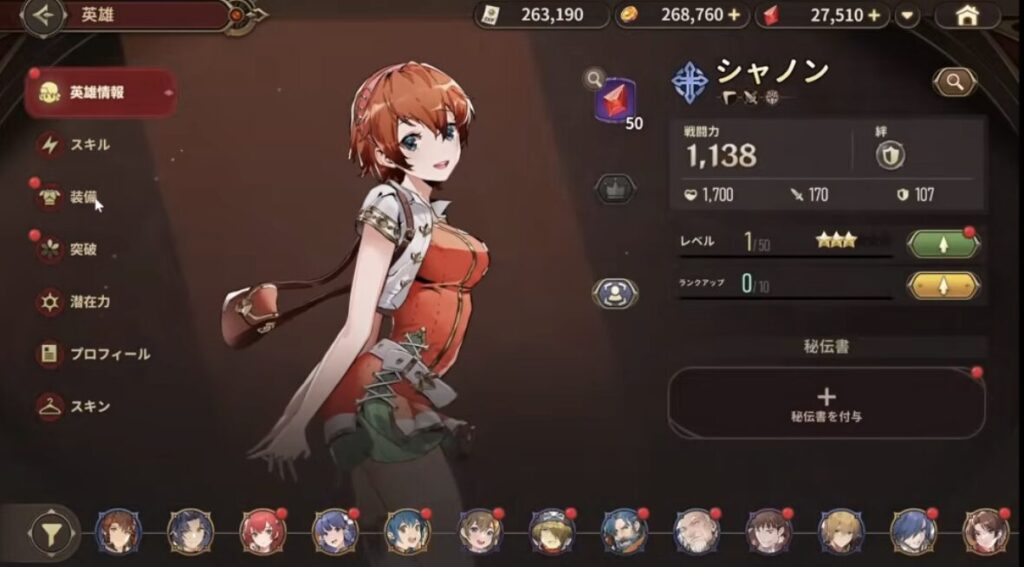This screenshot has height=567, width=1024.
Task: Show the 潜在力 potential tab
Action: click(x=88, y=301)
